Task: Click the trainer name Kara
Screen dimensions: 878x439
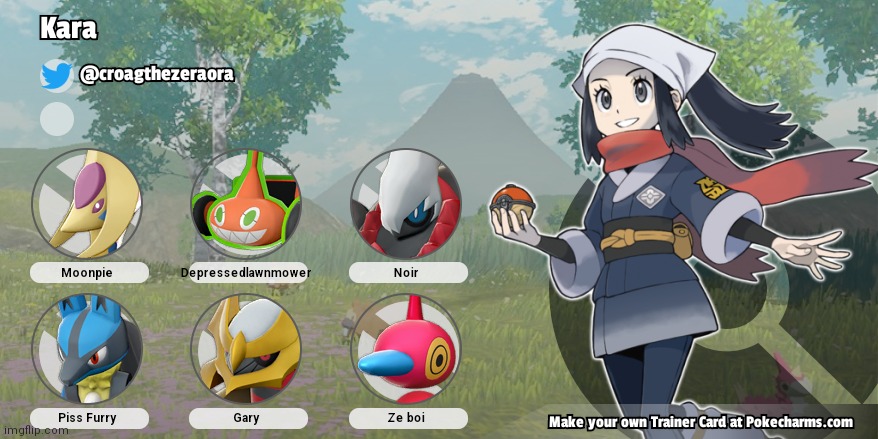Action: click(68, 28)
